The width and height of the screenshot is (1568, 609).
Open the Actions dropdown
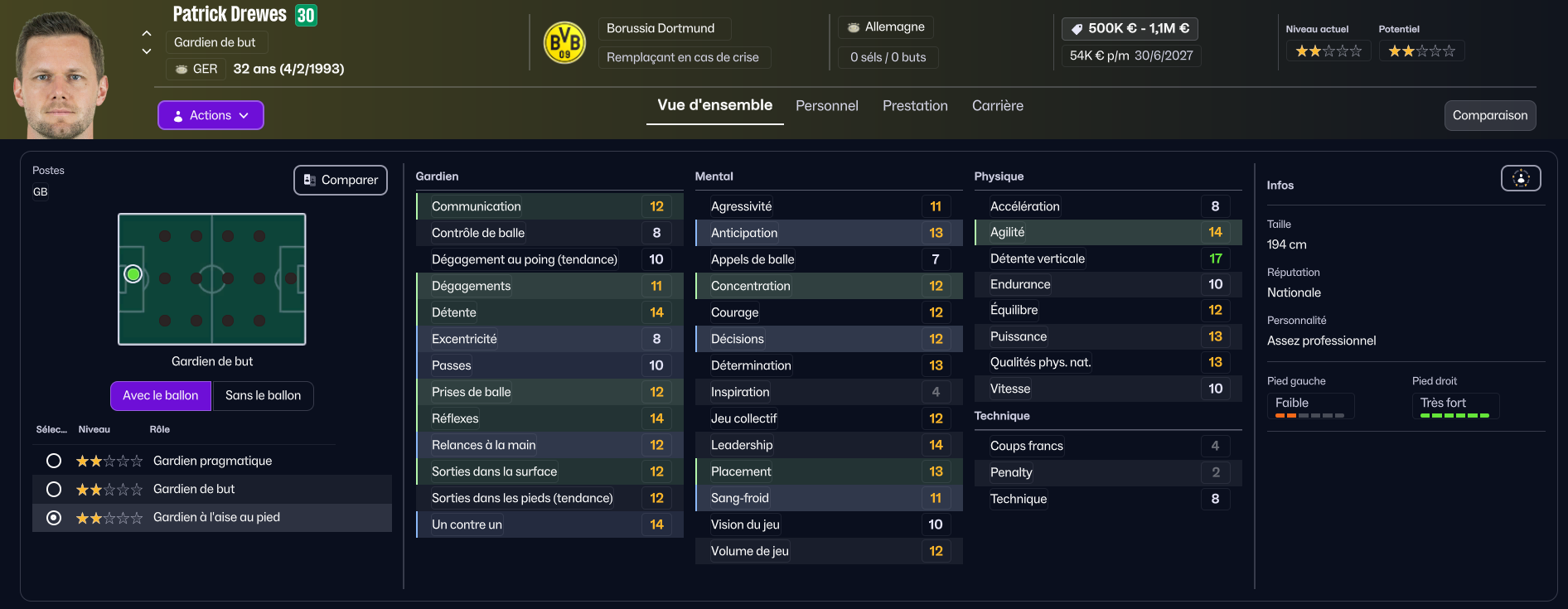coord(211,115)
